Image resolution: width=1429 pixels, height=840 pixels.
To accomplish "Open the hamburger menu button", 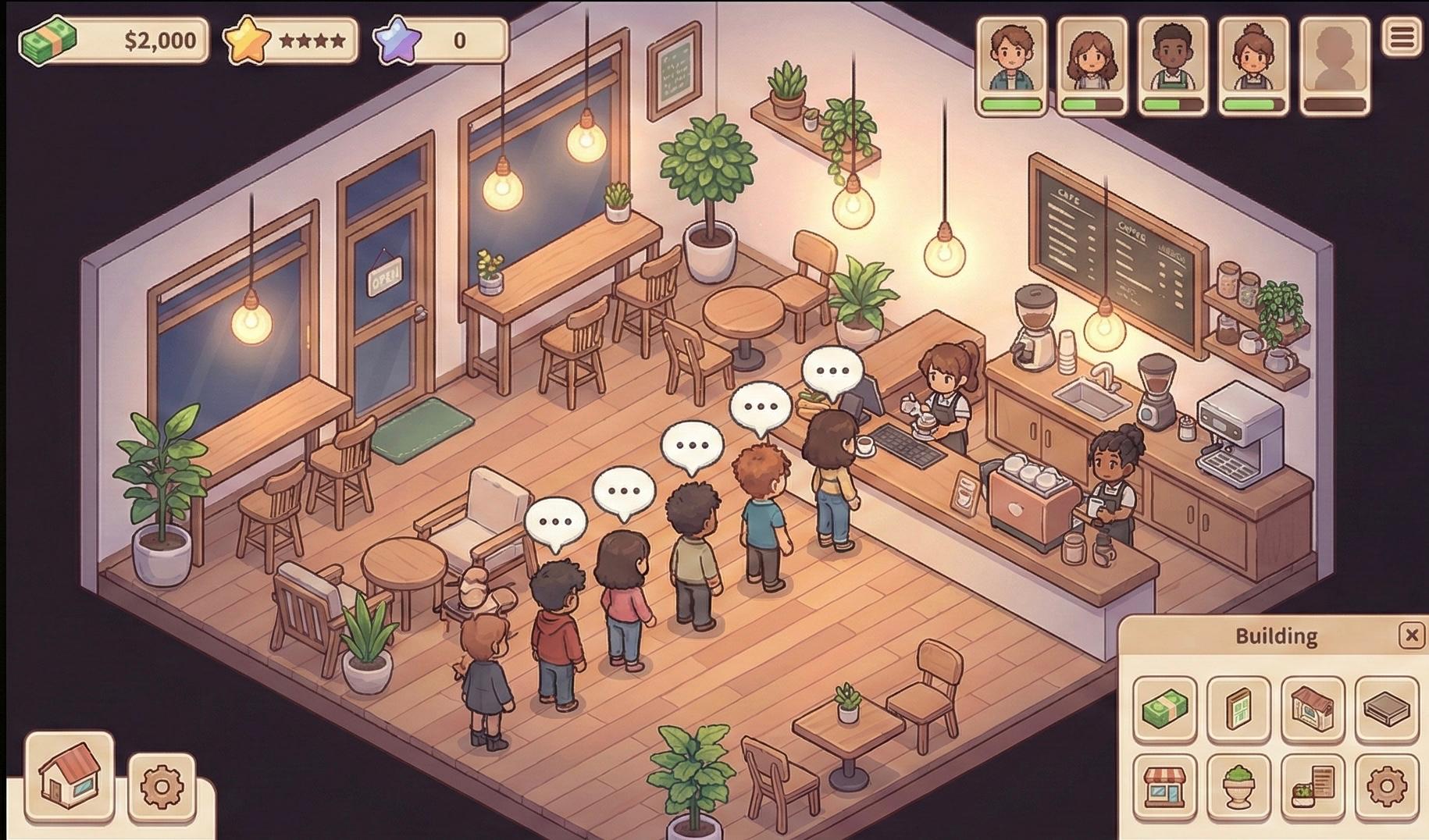I will click(x=1402, y=37).
